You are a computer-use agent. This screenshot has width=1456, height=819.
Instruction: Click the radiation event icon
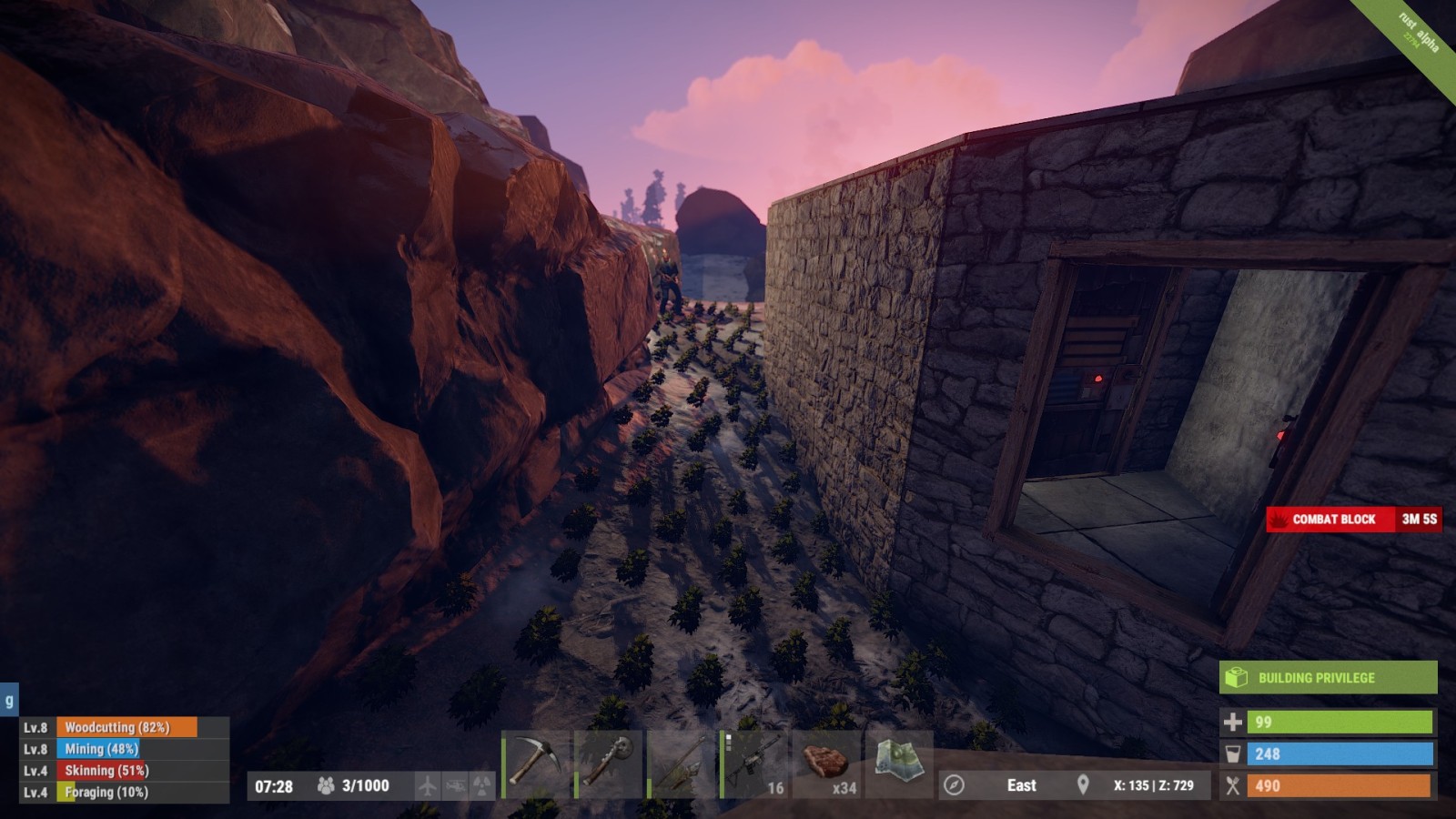pyautogui.click(x=481, y=785)
